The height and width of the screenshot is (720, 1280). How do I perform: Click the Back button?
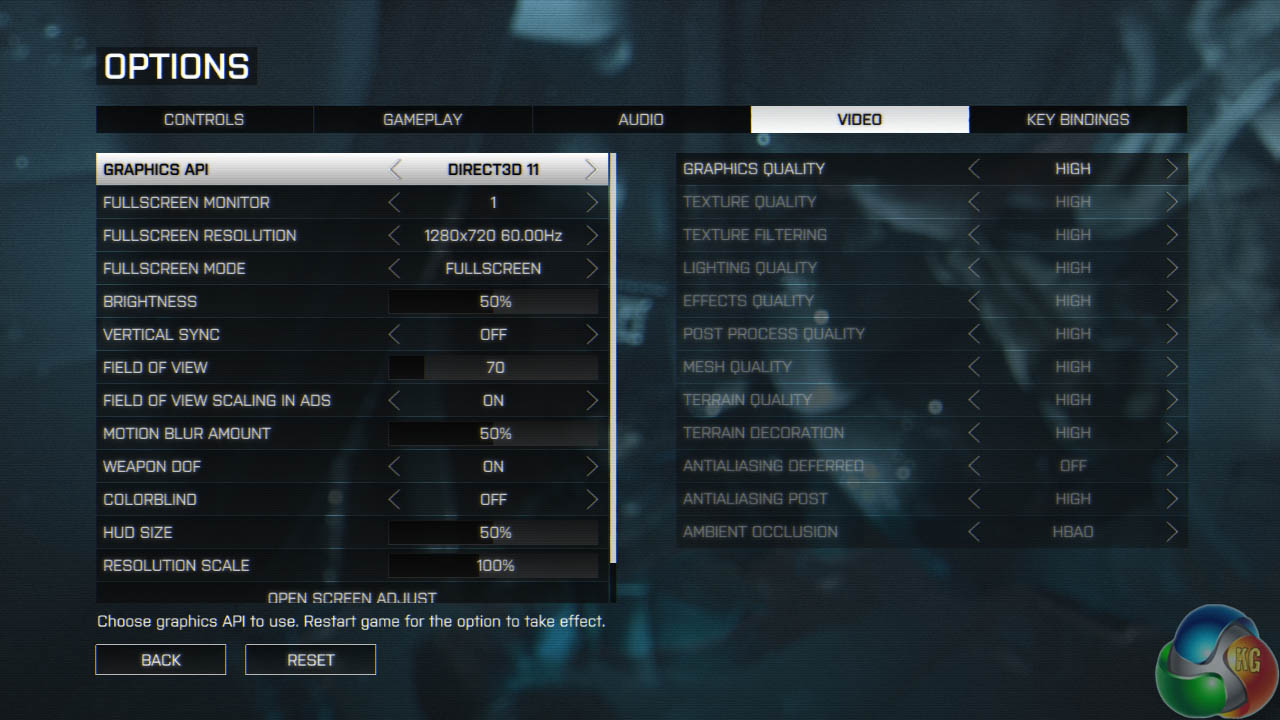point(161,660)
